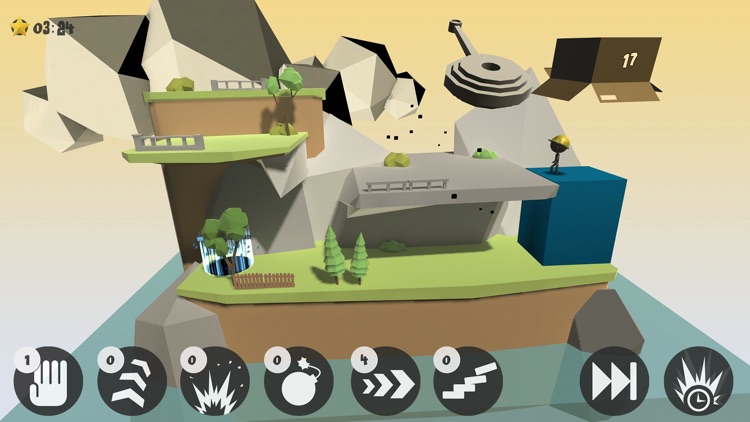The height and width of the screenshot is (422, 750).
Task: Trigger the timed detonate-all button
Action: (698, 381)
